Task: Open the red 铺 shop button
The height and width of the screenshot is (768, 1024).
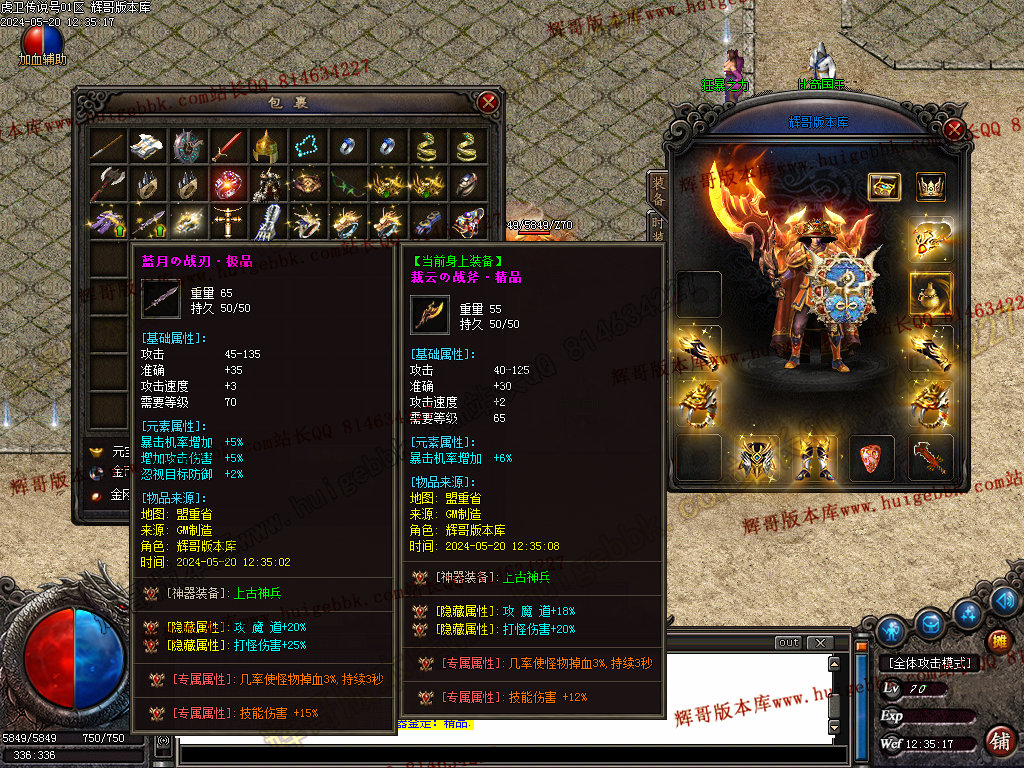Action: 998,741
